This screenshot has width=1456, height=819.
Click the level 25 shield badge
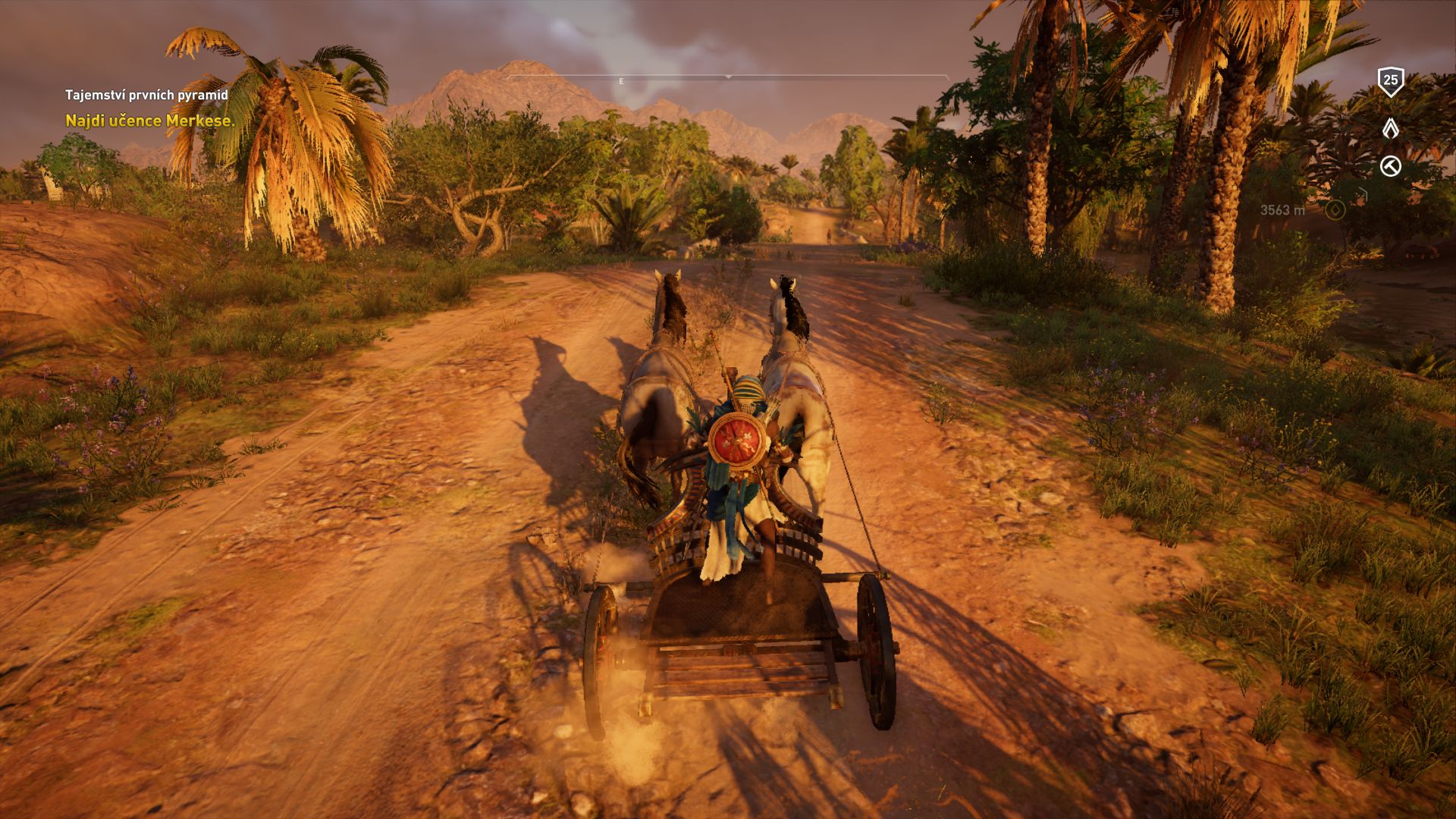pos(1390,80)
